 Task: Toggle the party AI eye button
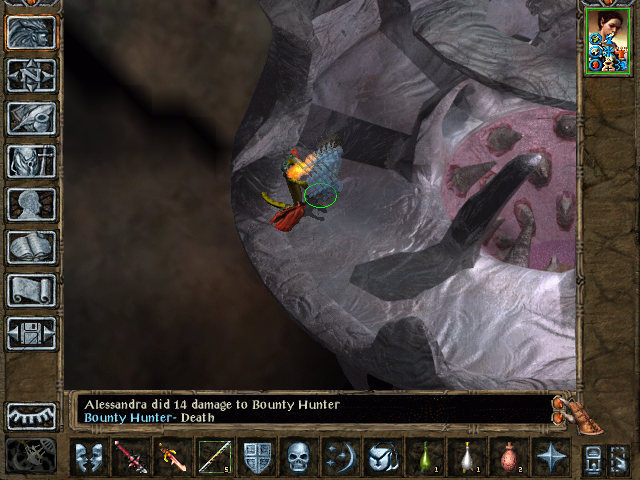point(31,416)
